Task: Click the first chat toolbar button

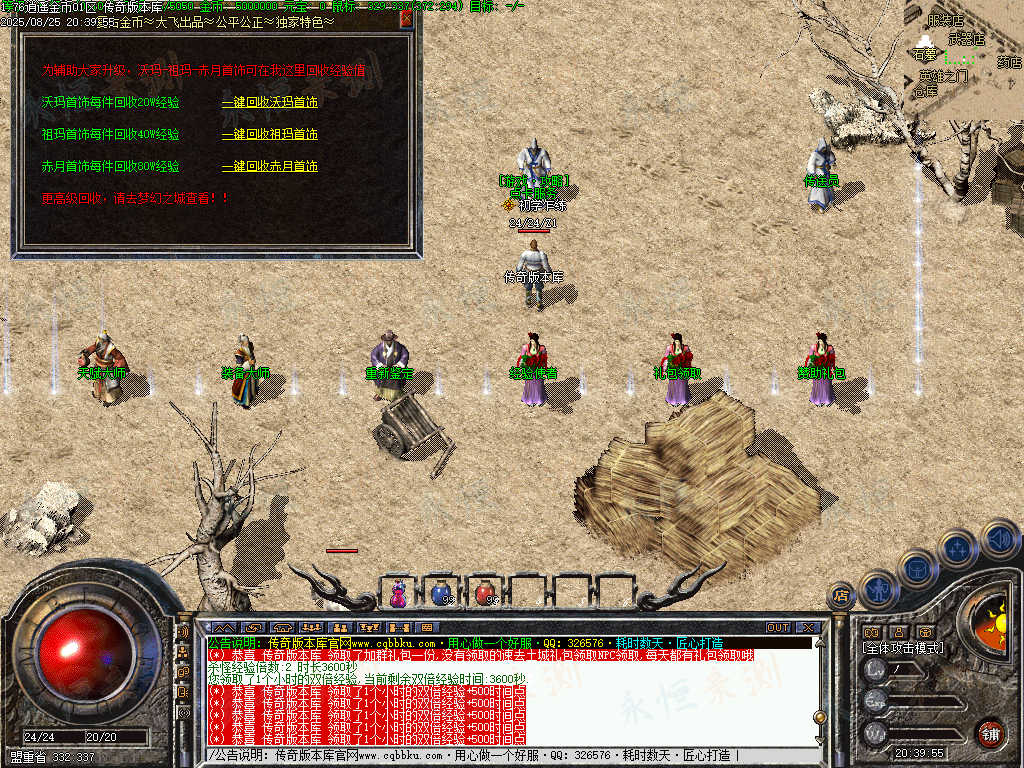Action: pyautogui.click(x=226, y=628)
